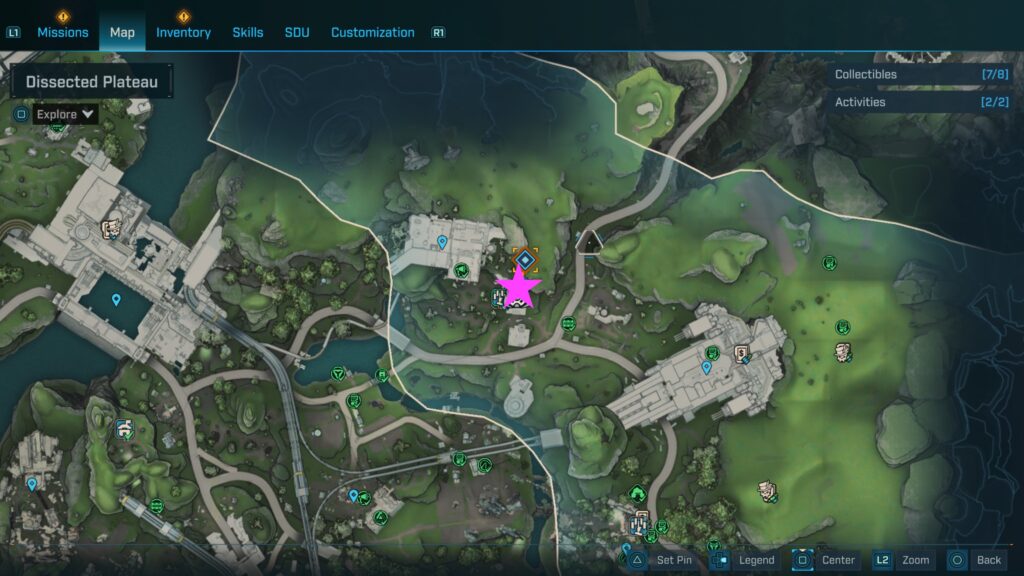The image size is (1024, 576).
Task: Open the Explore filter dropdown
Action: (x=65, y=114)
